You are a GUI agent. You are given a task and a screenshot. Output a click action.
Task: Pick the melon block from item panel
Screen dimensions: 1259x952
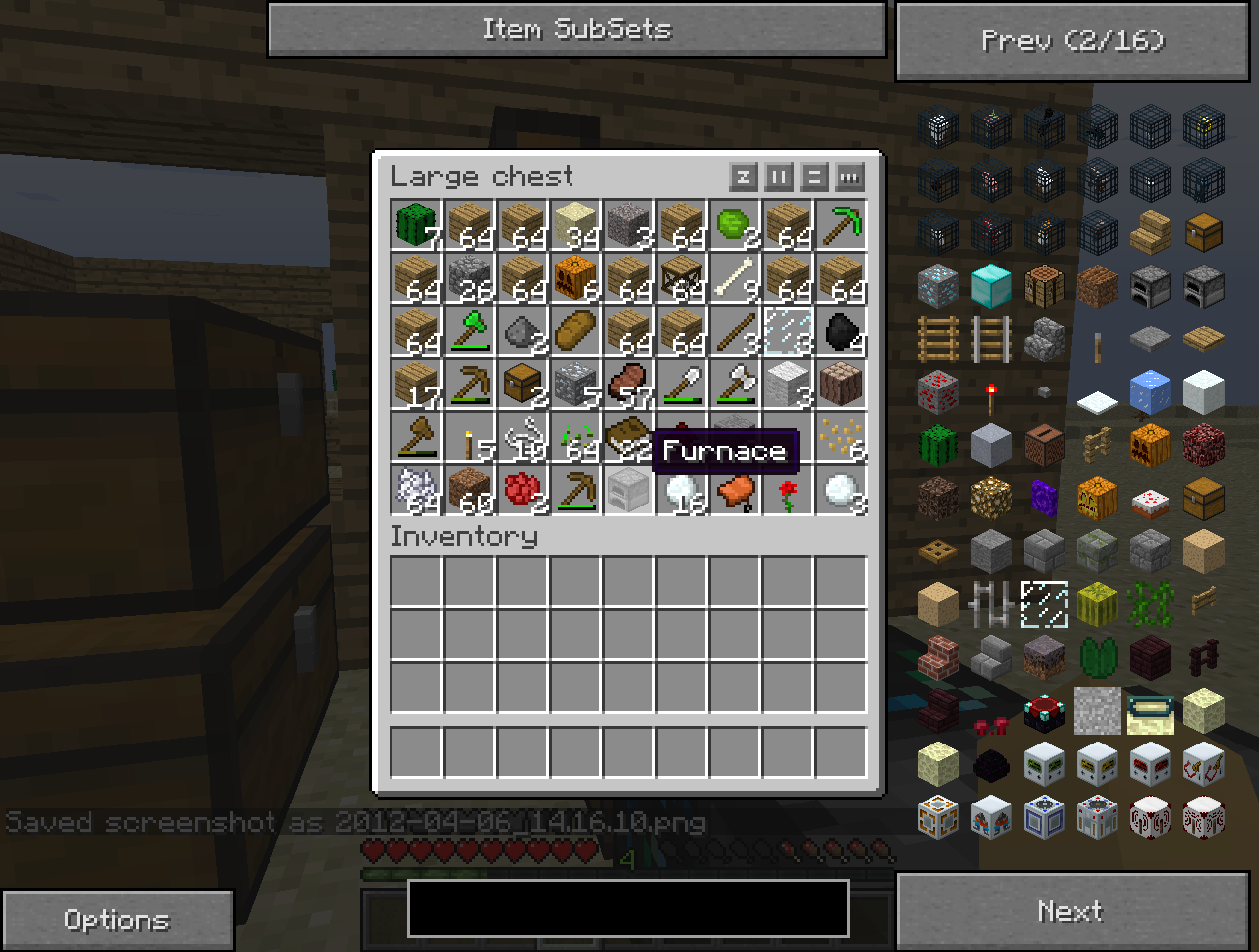click(x=1098, y=605)
